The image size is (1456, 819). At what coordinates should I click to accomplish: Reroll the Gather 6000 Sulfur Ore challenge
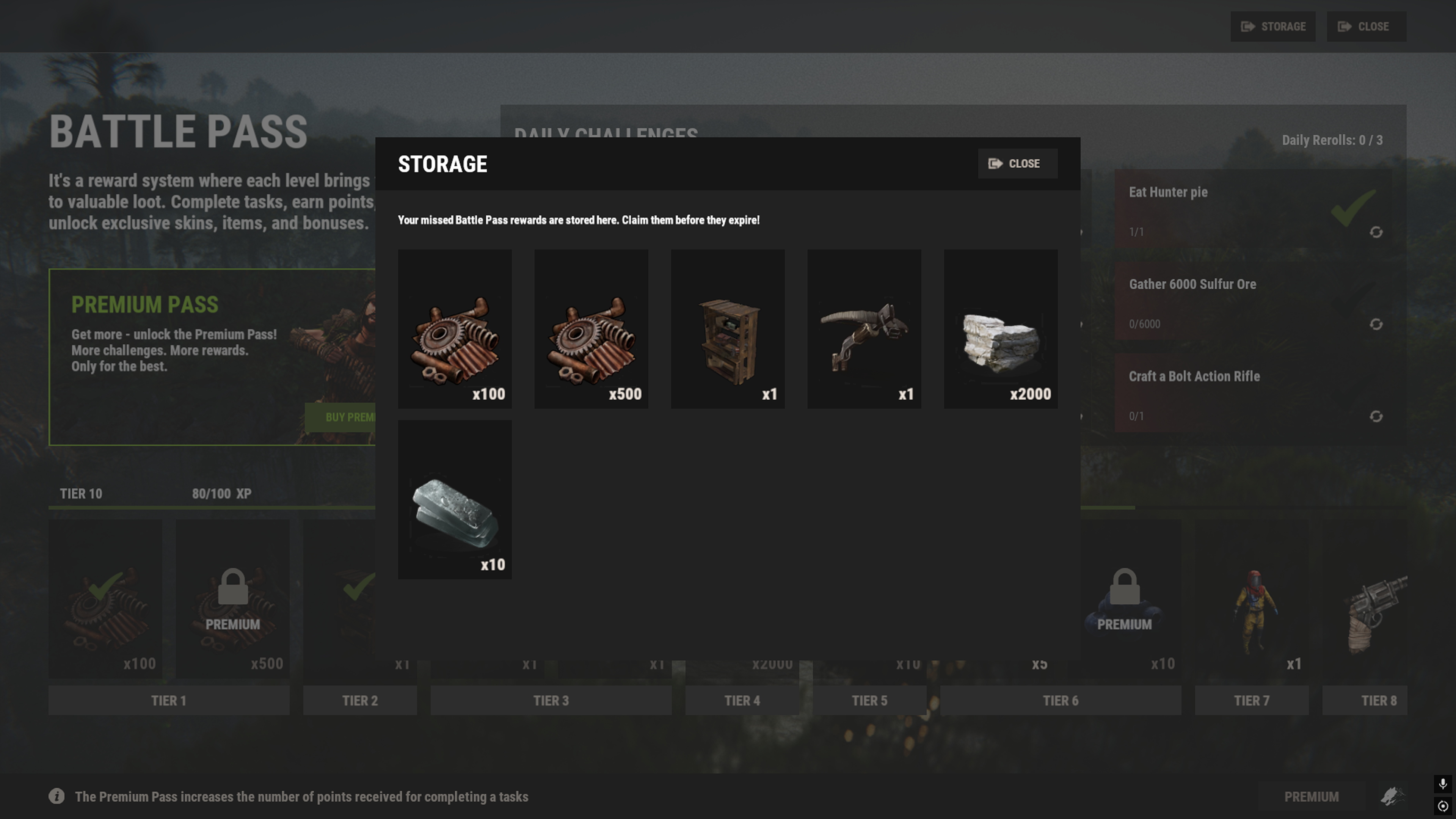pyautogui.click(x=1376, y=325)
